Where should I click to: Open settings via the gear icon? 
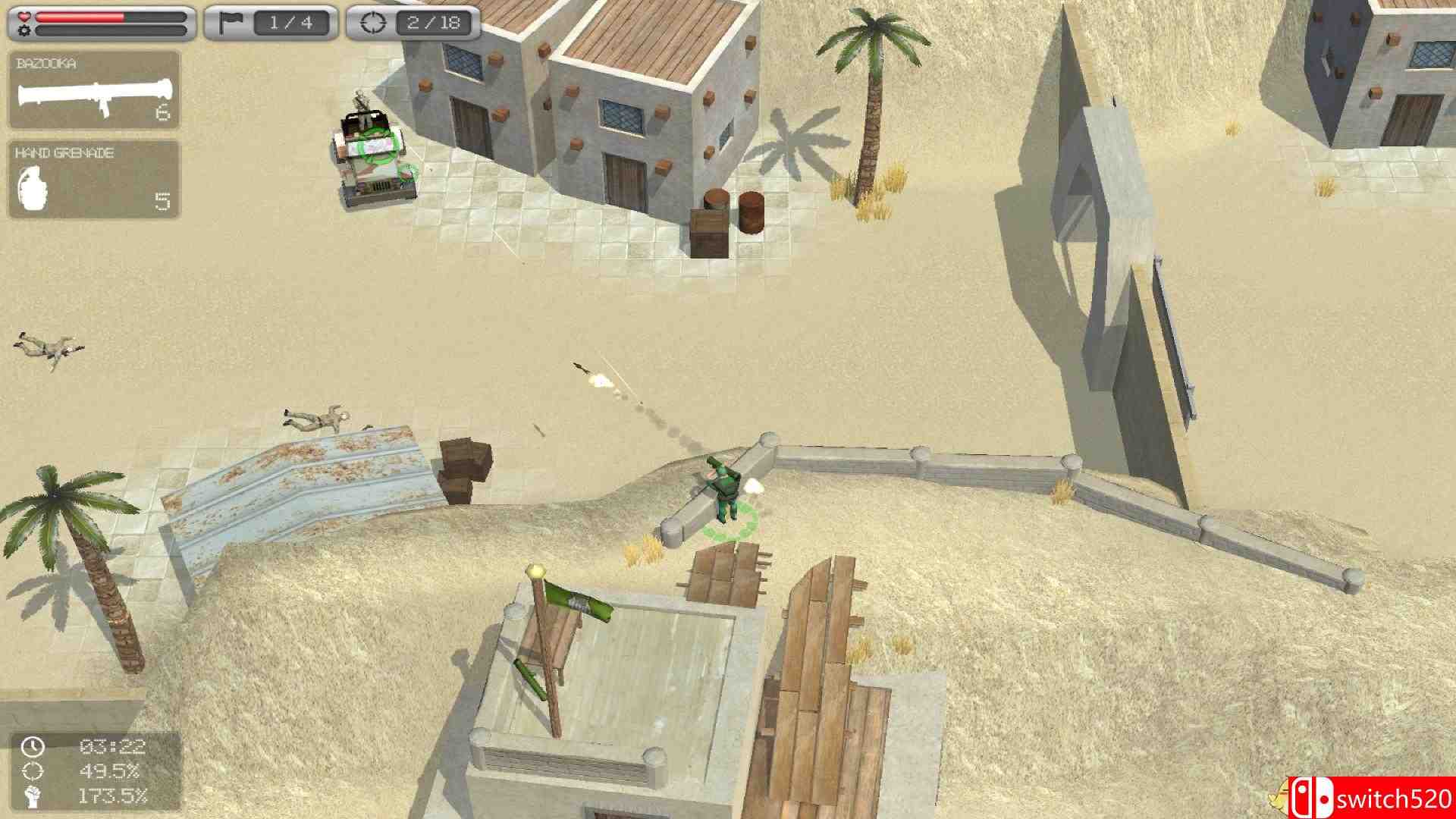(x=23, y=32)
